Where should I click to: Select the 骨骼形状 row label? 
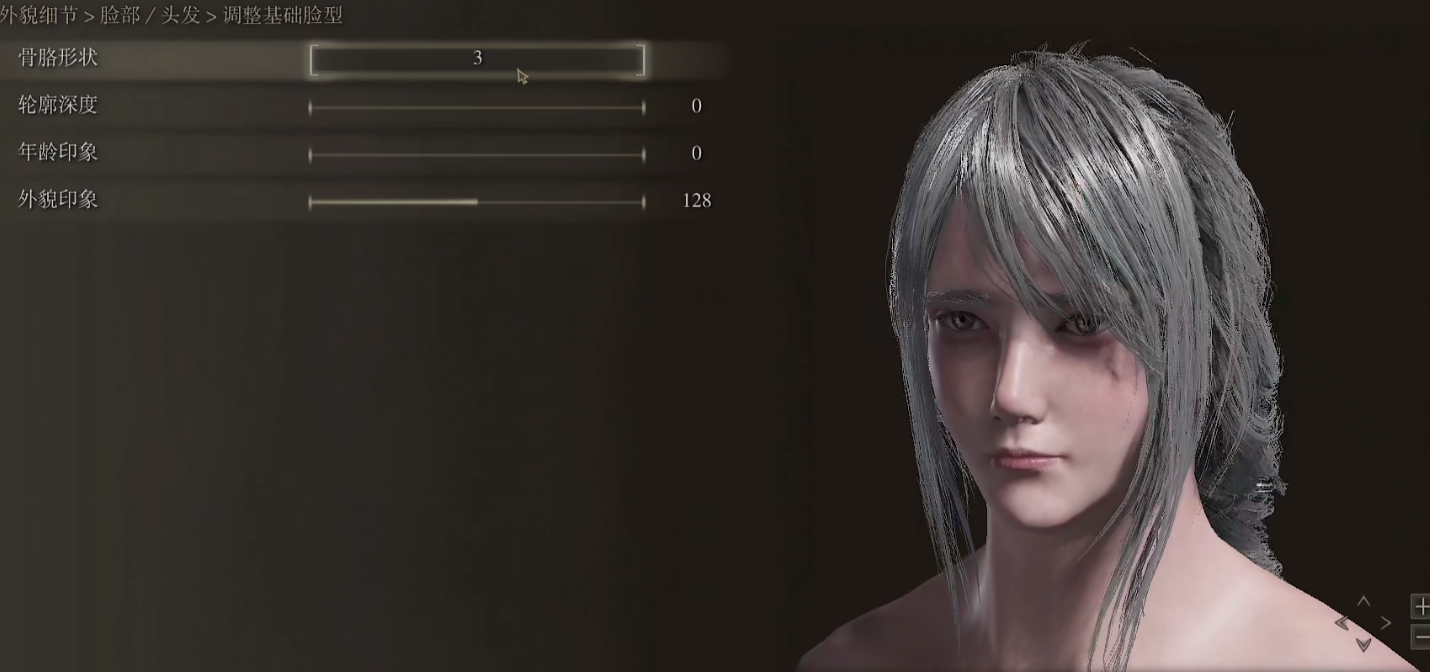click(58, 57)
